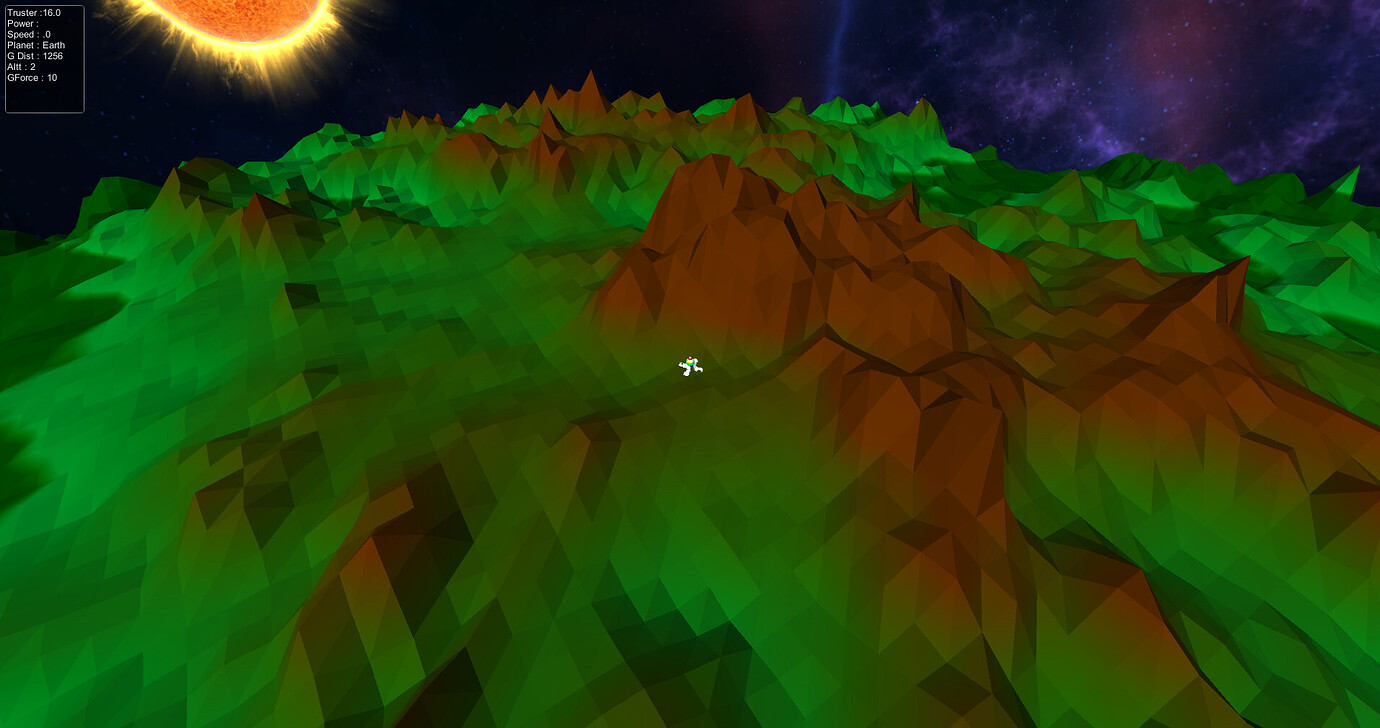This screenshot has height=728, width=1380.
Task: Click the G Dist: 1256 readout
Action: click(33, 56)
